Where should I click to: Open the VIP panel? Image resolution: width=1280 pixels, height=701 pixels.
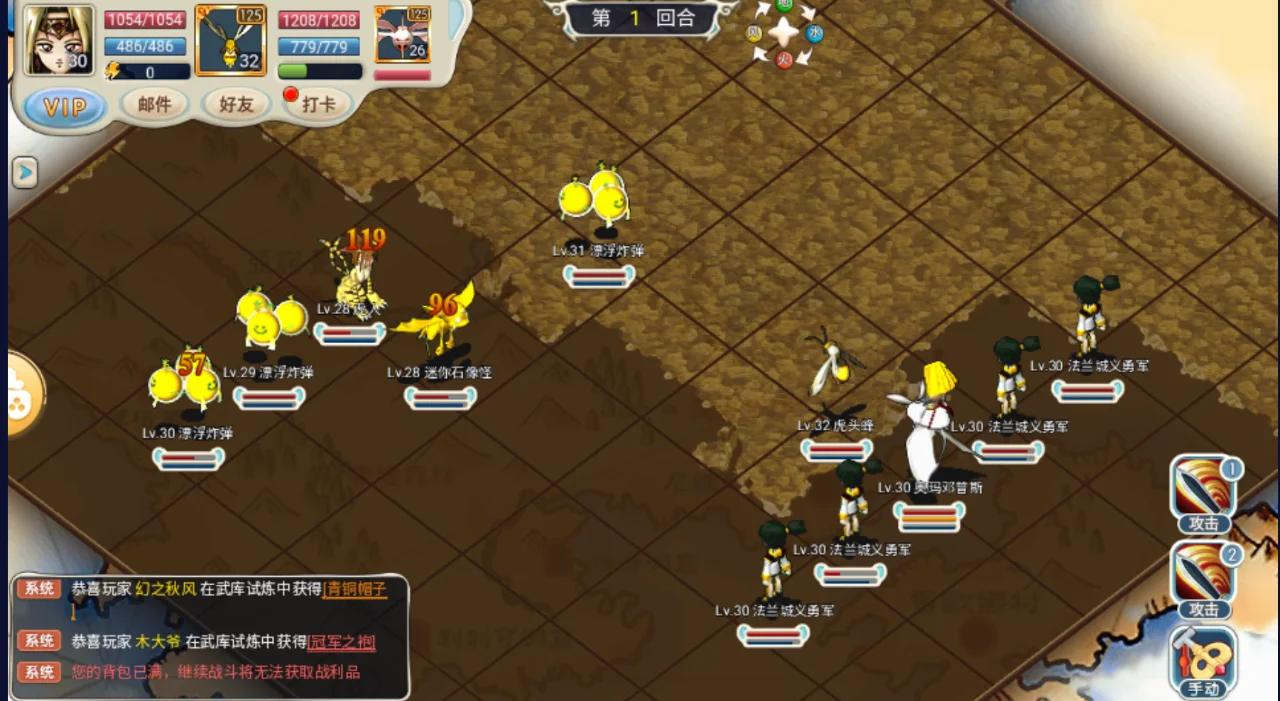[65, 107]
